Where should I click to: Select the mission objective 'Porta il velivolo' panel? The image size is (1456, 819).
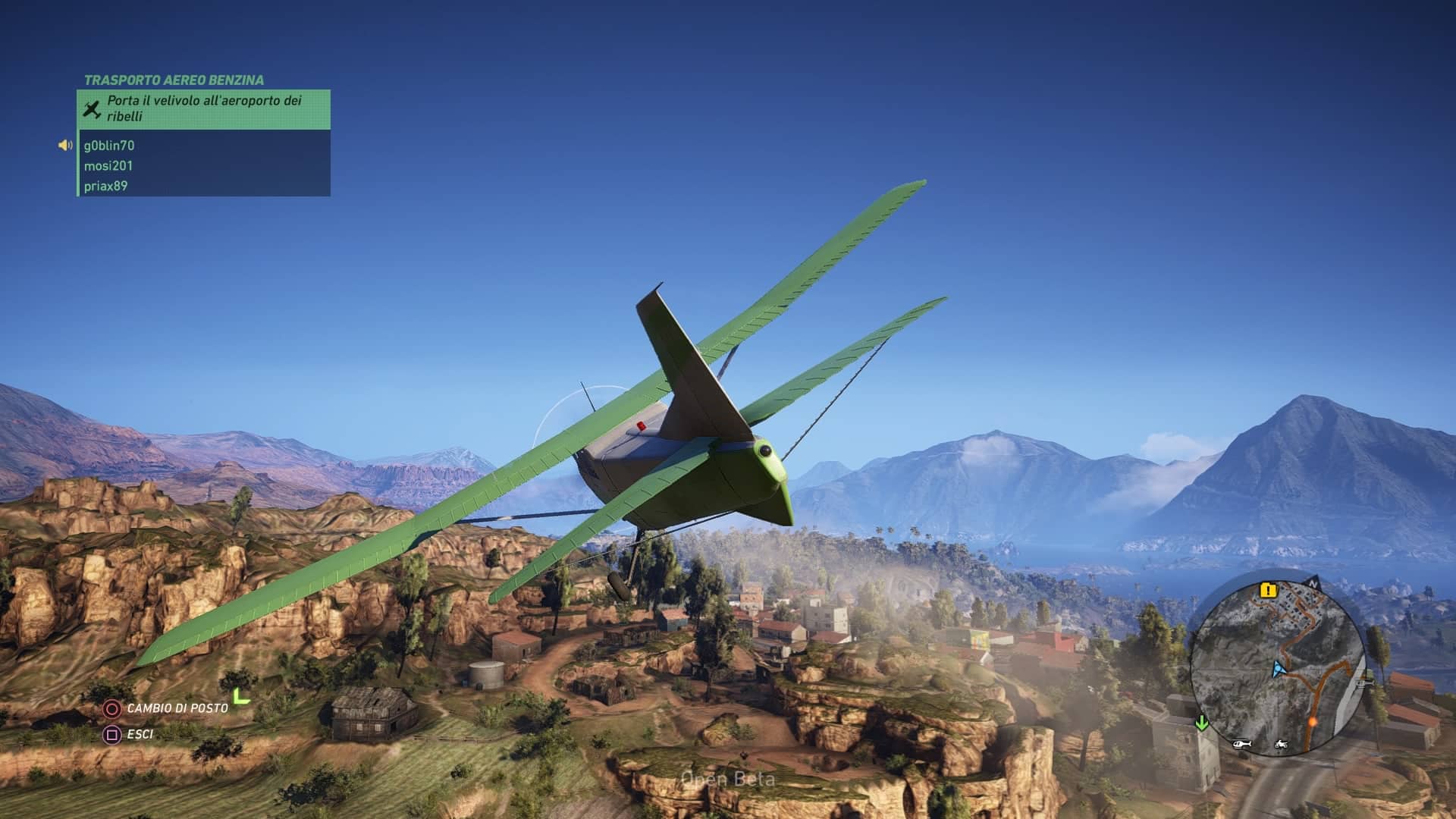pos(203,109)
